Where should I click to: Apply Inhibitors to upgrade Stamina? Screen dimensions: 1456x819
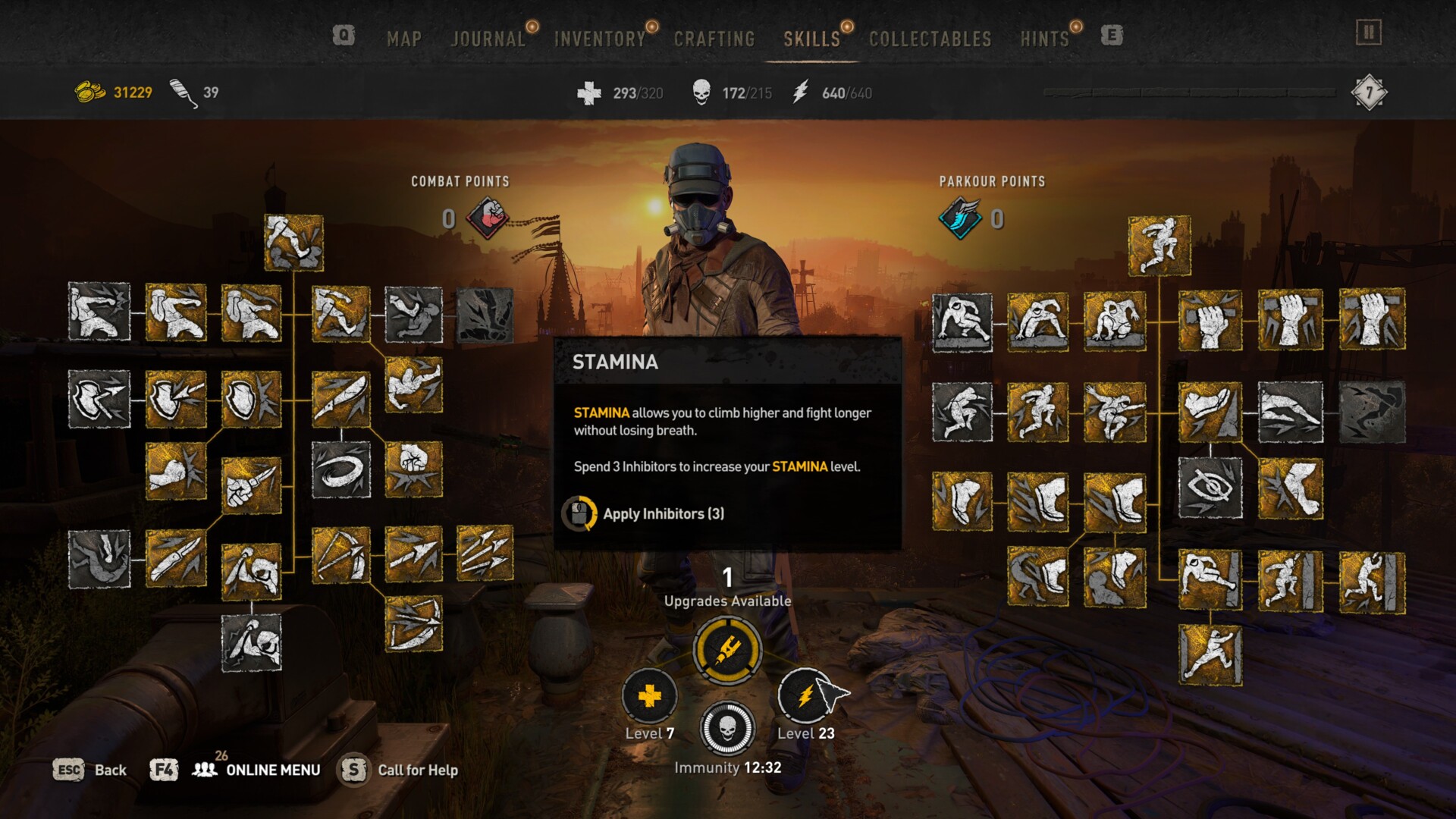663,513
